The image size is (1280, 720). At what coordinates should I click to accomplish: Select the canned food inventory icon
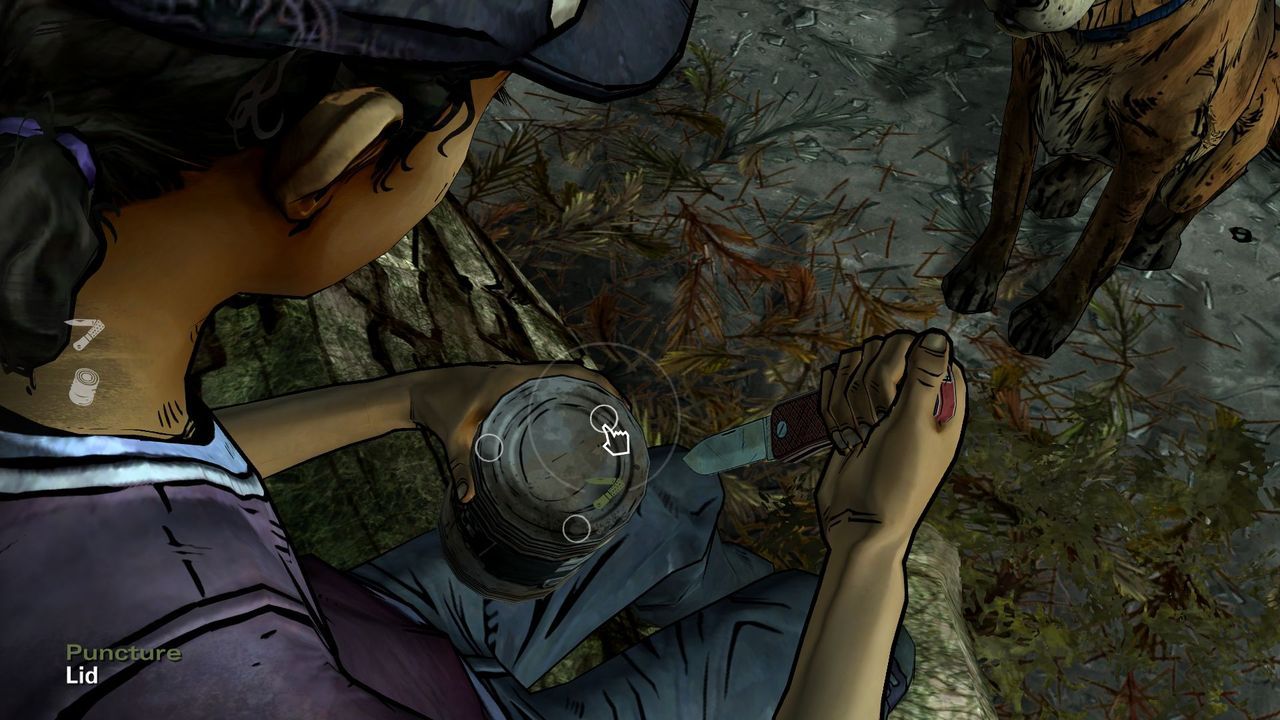(x=85, y=385)
